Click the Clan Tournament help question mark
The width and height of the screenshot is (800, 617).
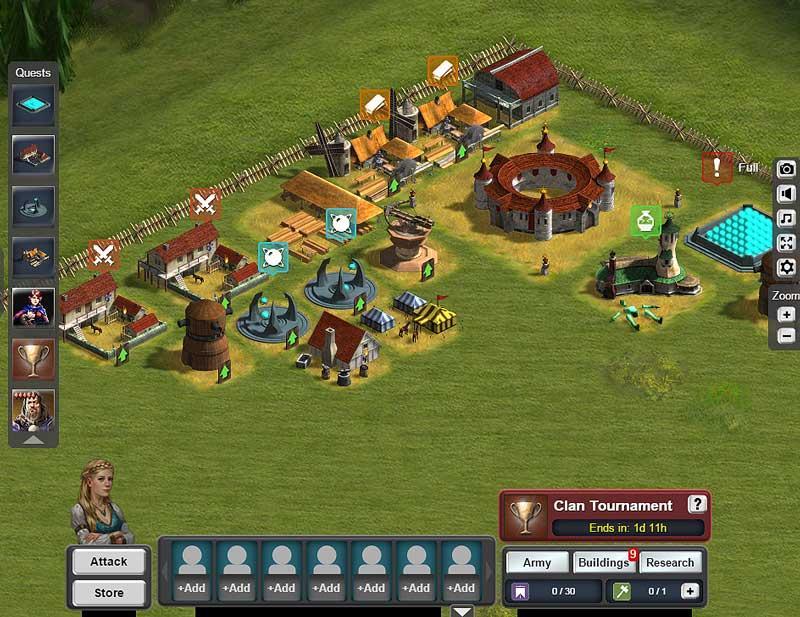697,505
